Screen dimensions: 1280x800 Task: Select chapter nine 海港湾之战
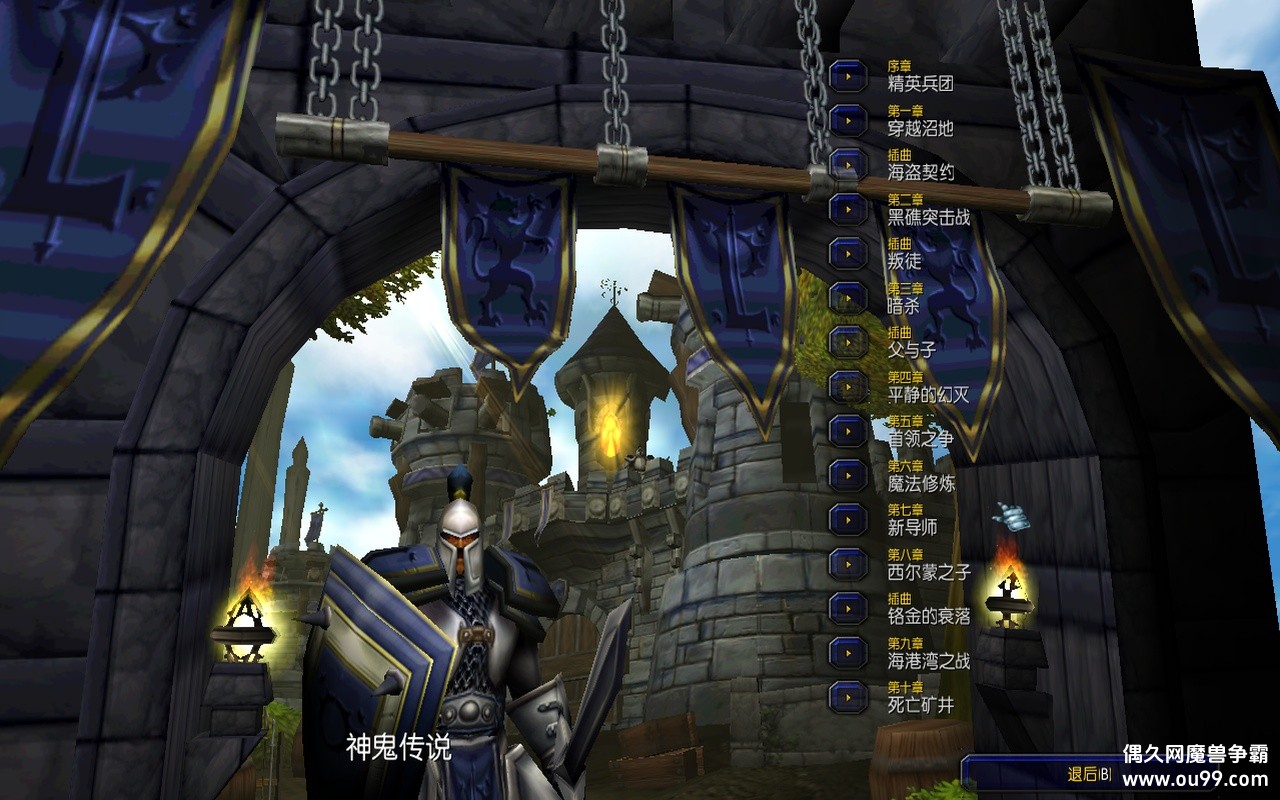coord(848,652)
